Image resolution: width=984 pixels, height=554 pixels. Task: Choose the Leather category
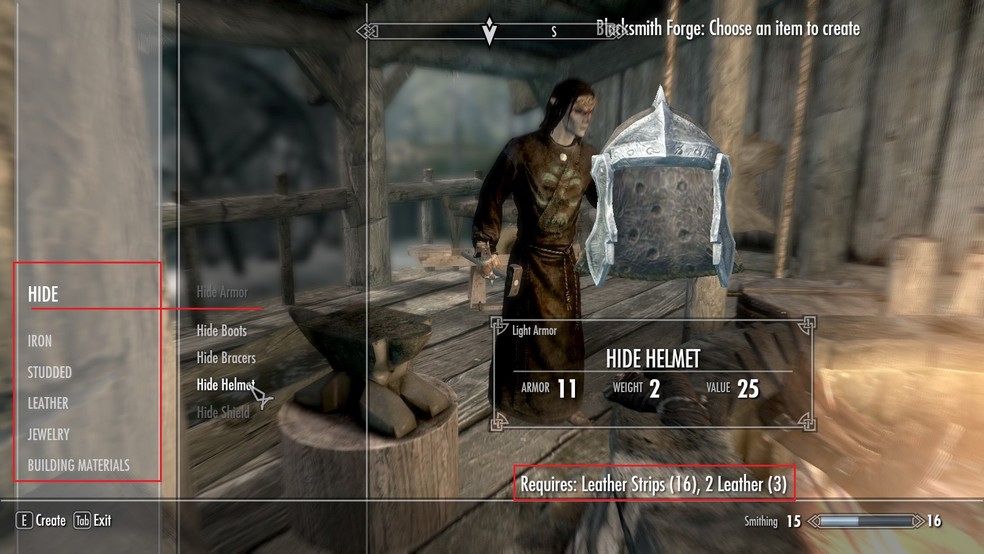pyautogui.click(x=48, y=403)
